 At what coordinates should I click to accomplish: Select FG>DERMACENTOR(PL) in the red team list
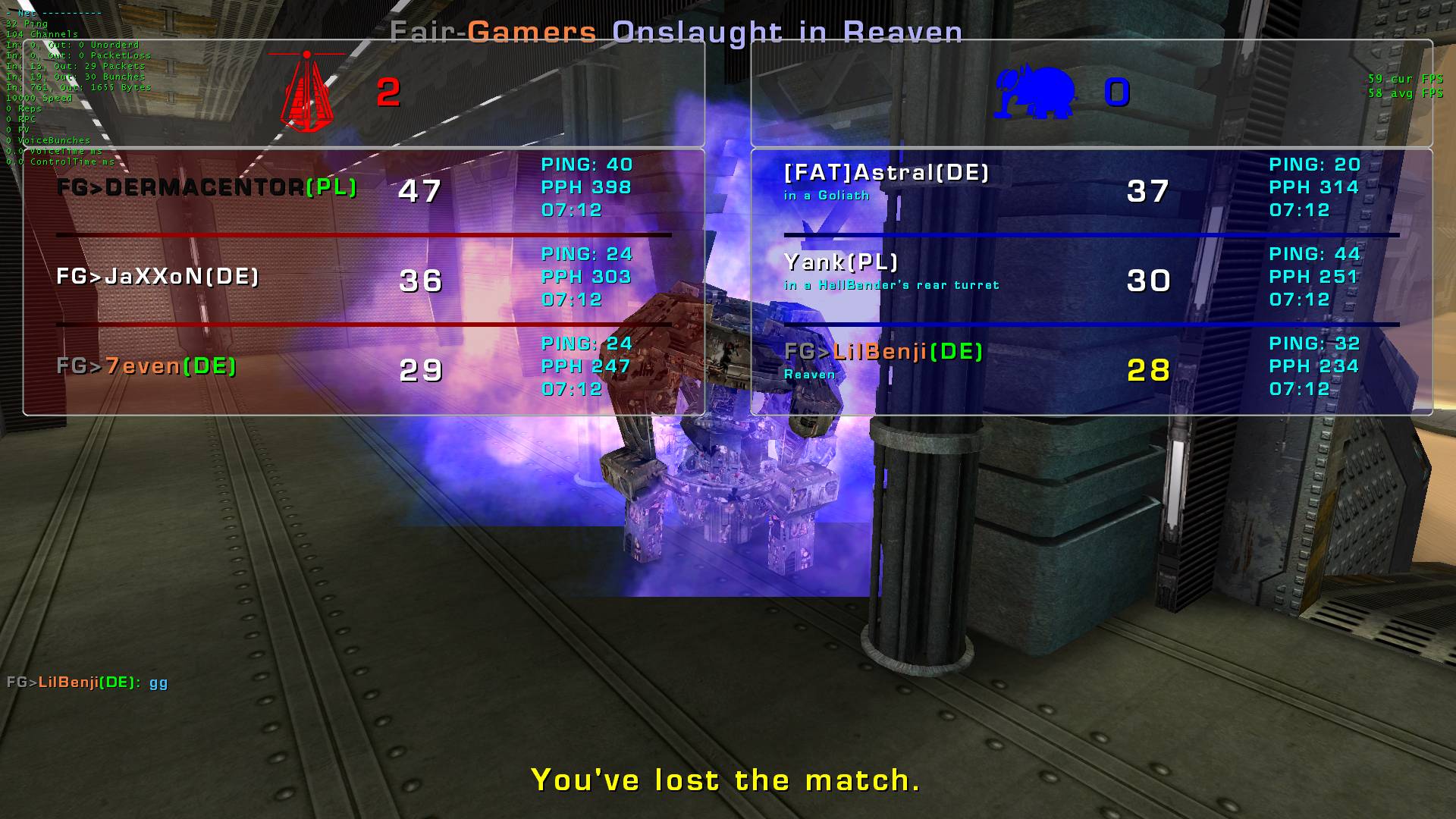point(206,187)
